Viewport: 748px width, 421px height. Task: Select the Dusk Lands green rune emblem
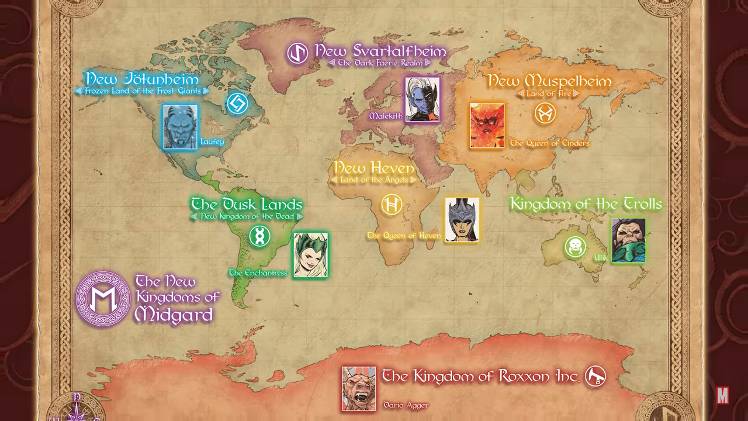point(260,236)
